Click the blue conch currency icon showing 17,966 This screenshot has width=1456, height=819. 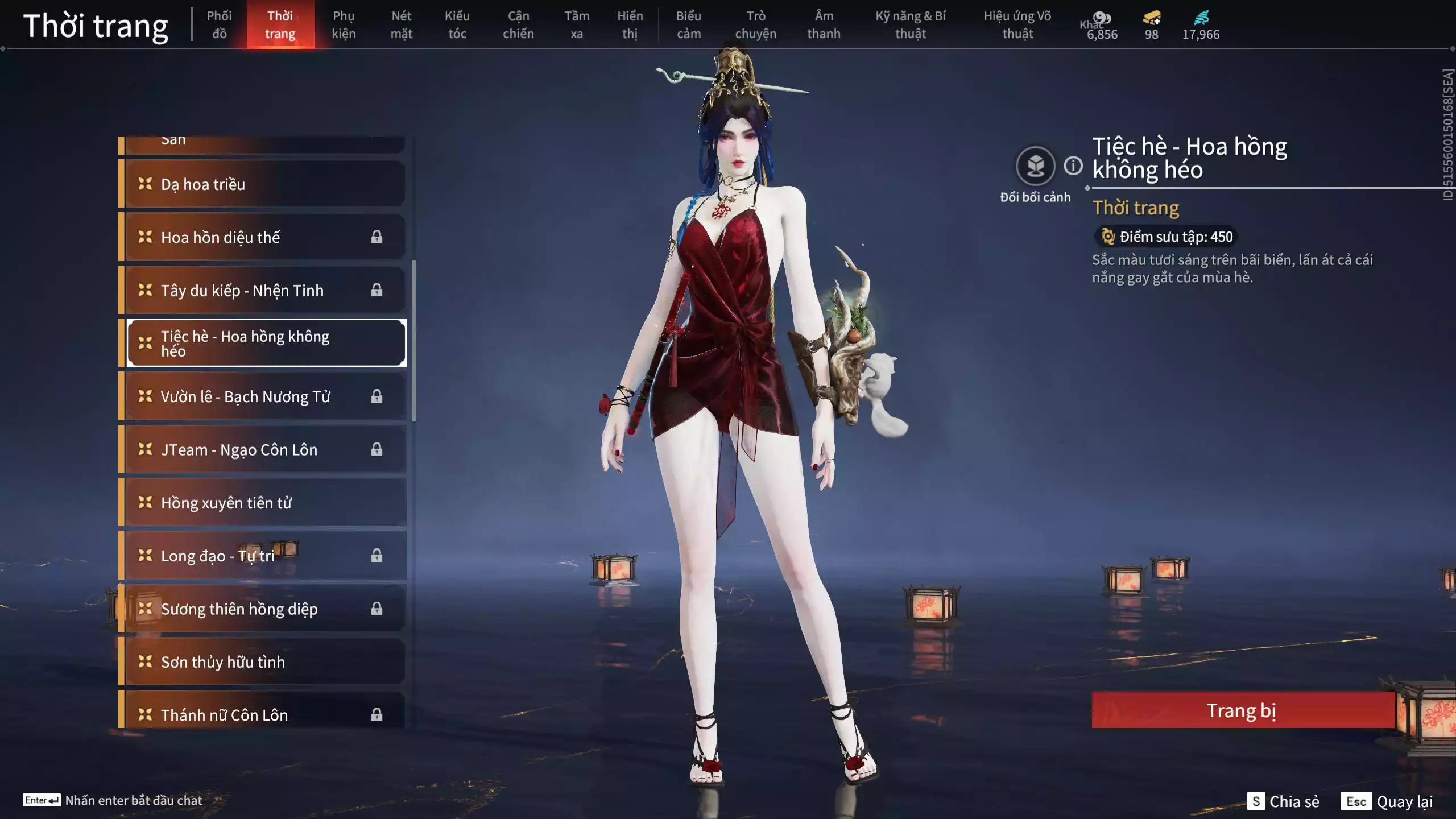coord(1201,17)
